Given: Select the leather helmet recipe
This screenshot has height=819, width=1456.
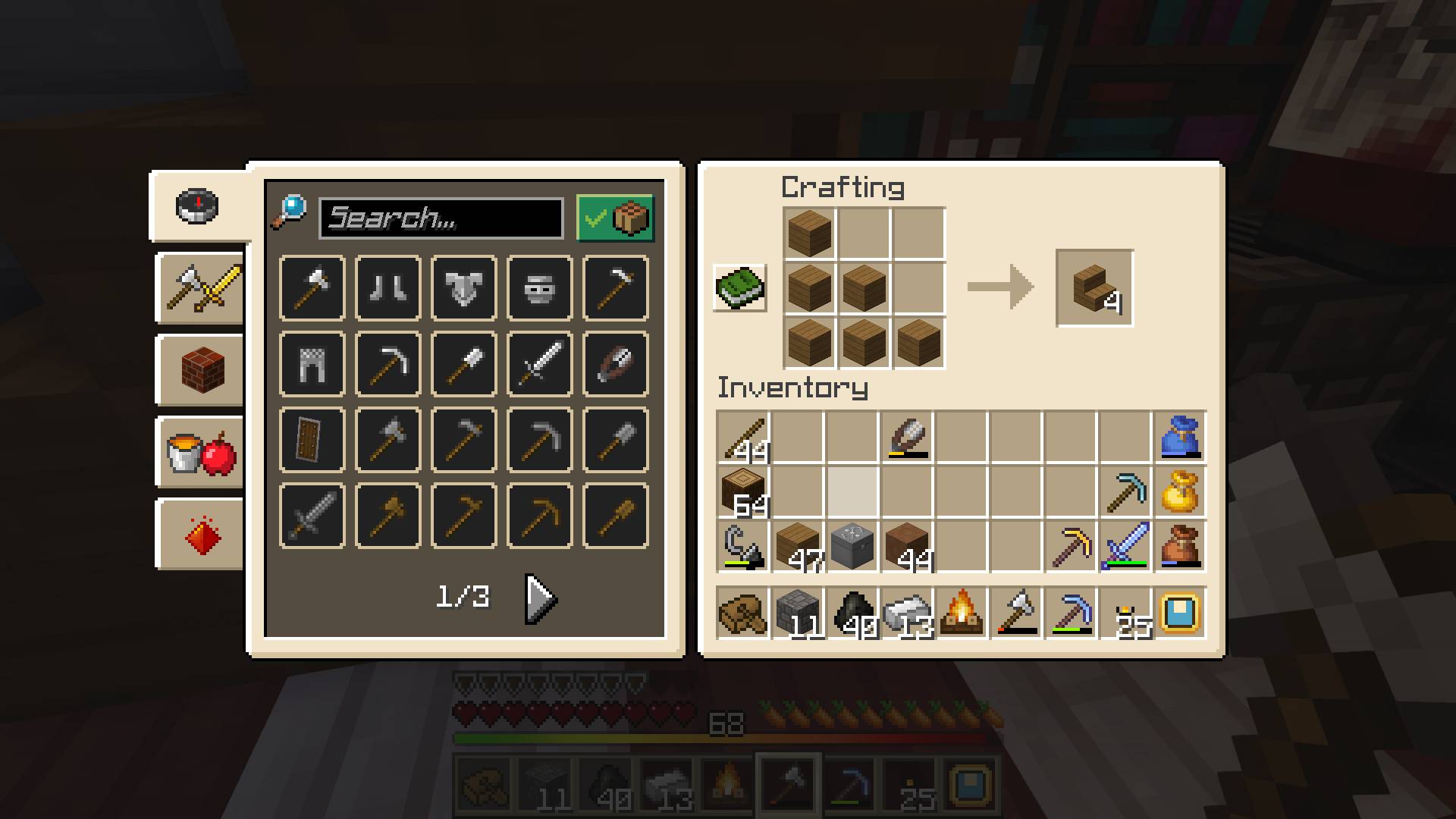Looking at the screenshot, I should click(615, 364).
